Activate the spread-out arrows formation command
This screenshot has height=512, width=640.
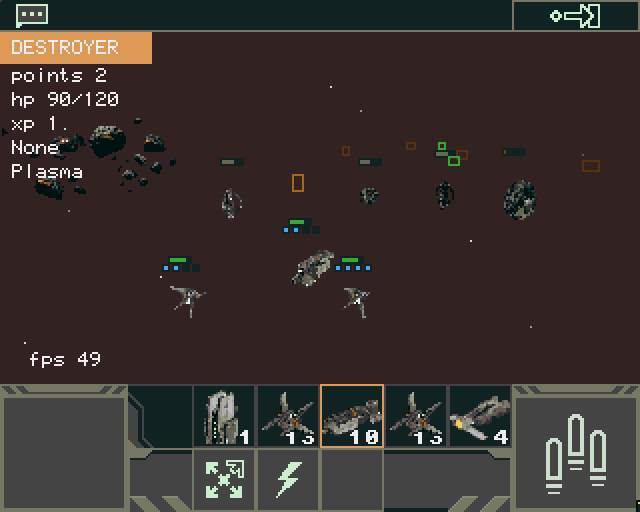pyautogui.click(x=224, y=480)
